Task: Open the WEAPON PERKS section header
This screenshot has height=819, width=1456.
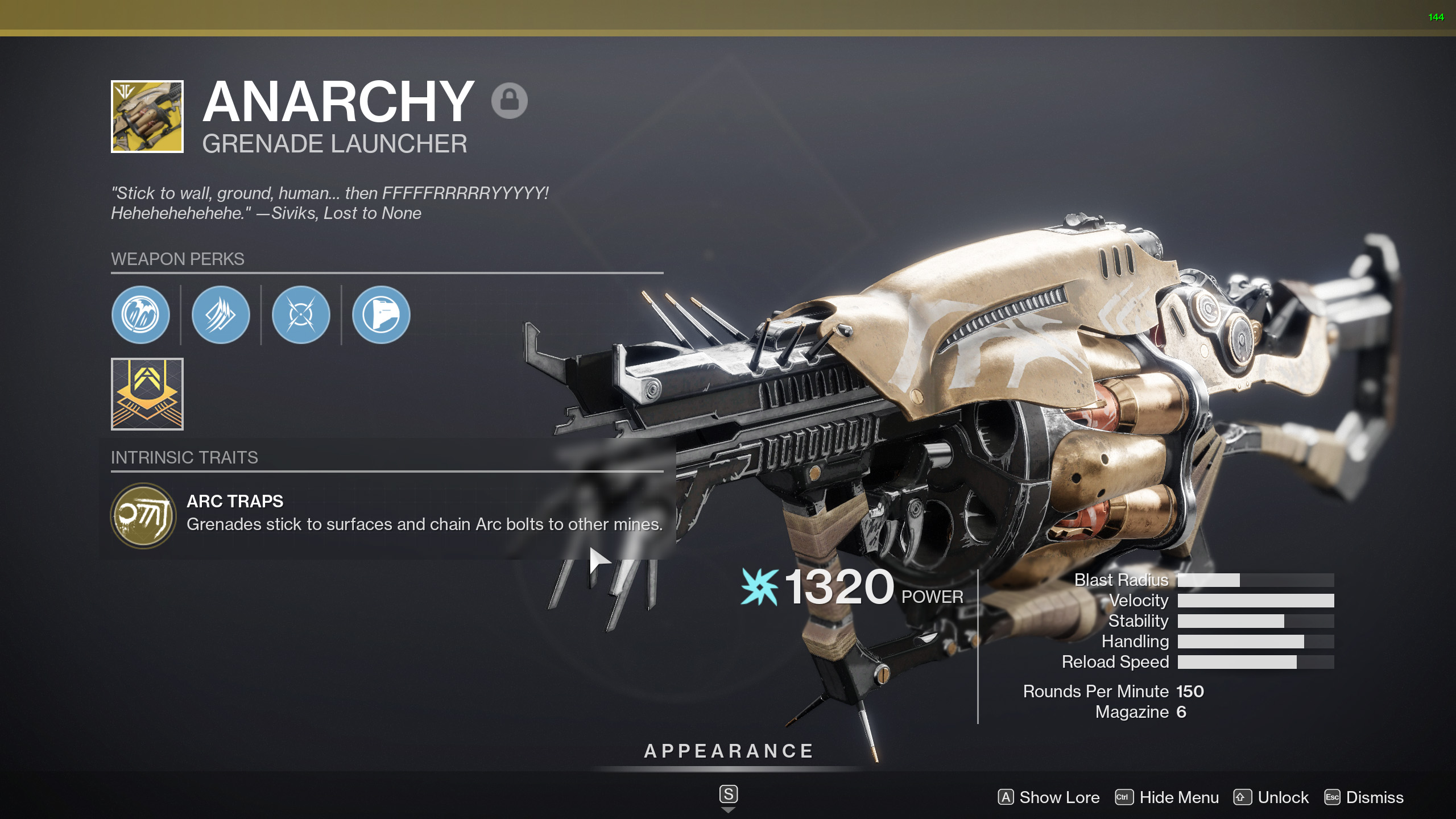Action: click(x=177, y=259)
